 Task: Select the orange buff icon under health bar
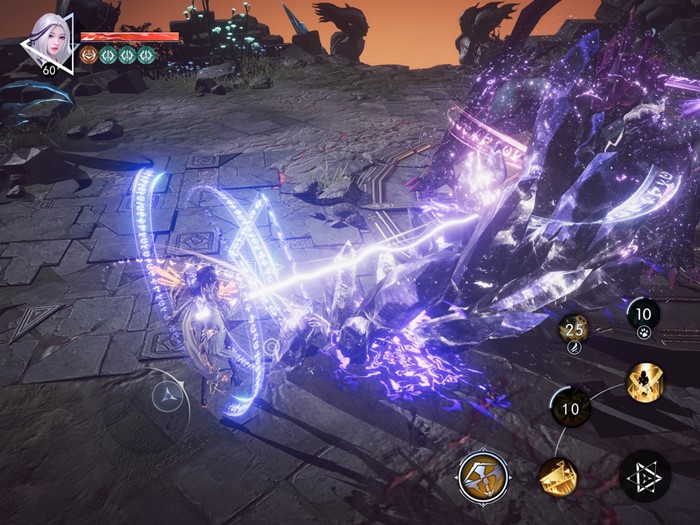(89, 55)
